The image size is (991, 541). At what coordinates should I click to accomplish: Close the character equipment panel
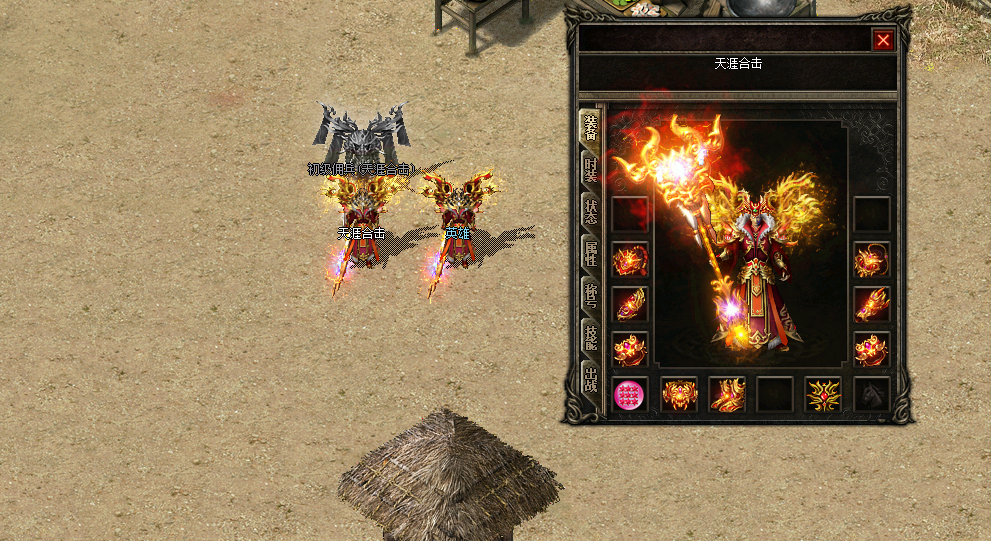click(x=883, y=40)
